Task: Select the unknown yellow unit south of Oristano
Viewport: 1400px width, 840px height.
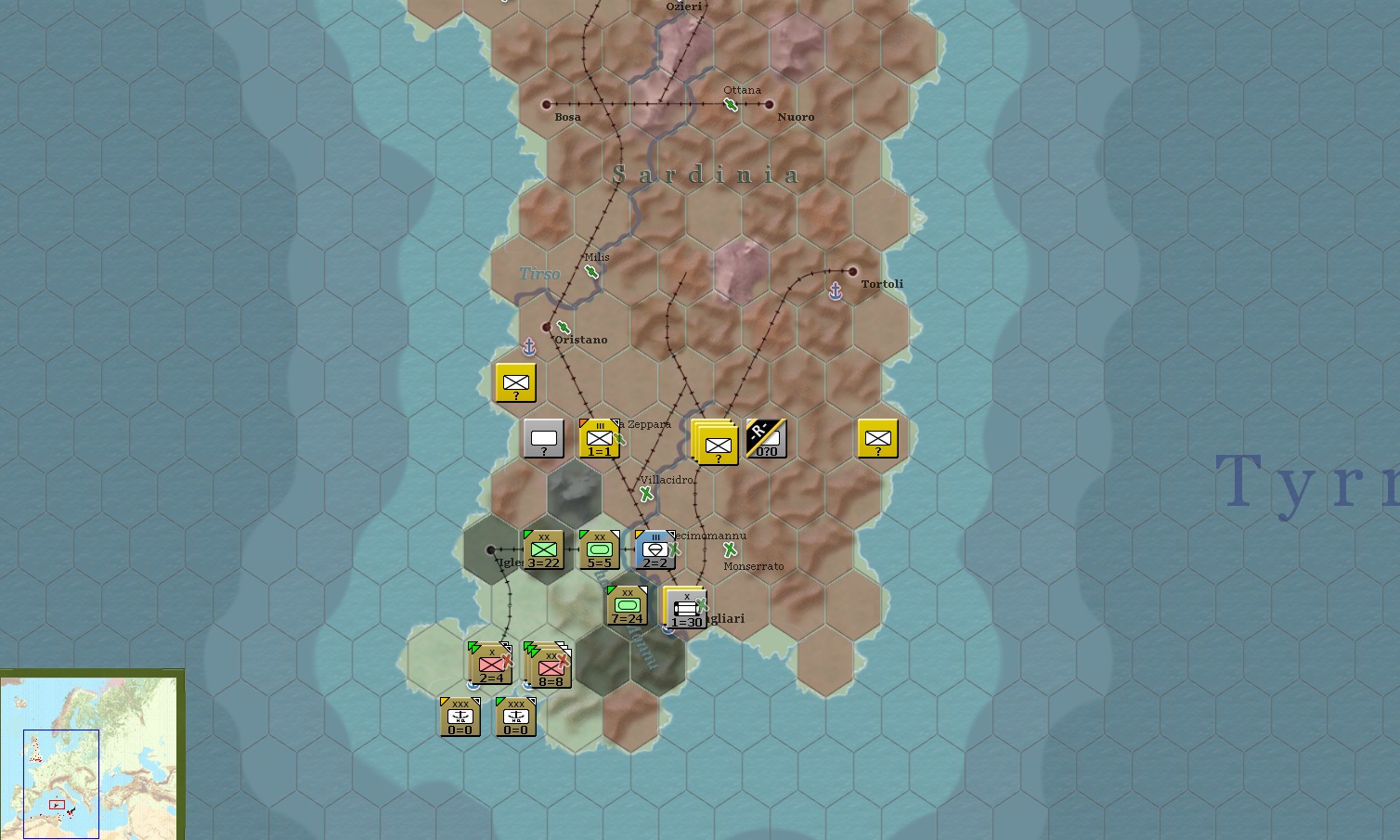Action: coord(515,382)
